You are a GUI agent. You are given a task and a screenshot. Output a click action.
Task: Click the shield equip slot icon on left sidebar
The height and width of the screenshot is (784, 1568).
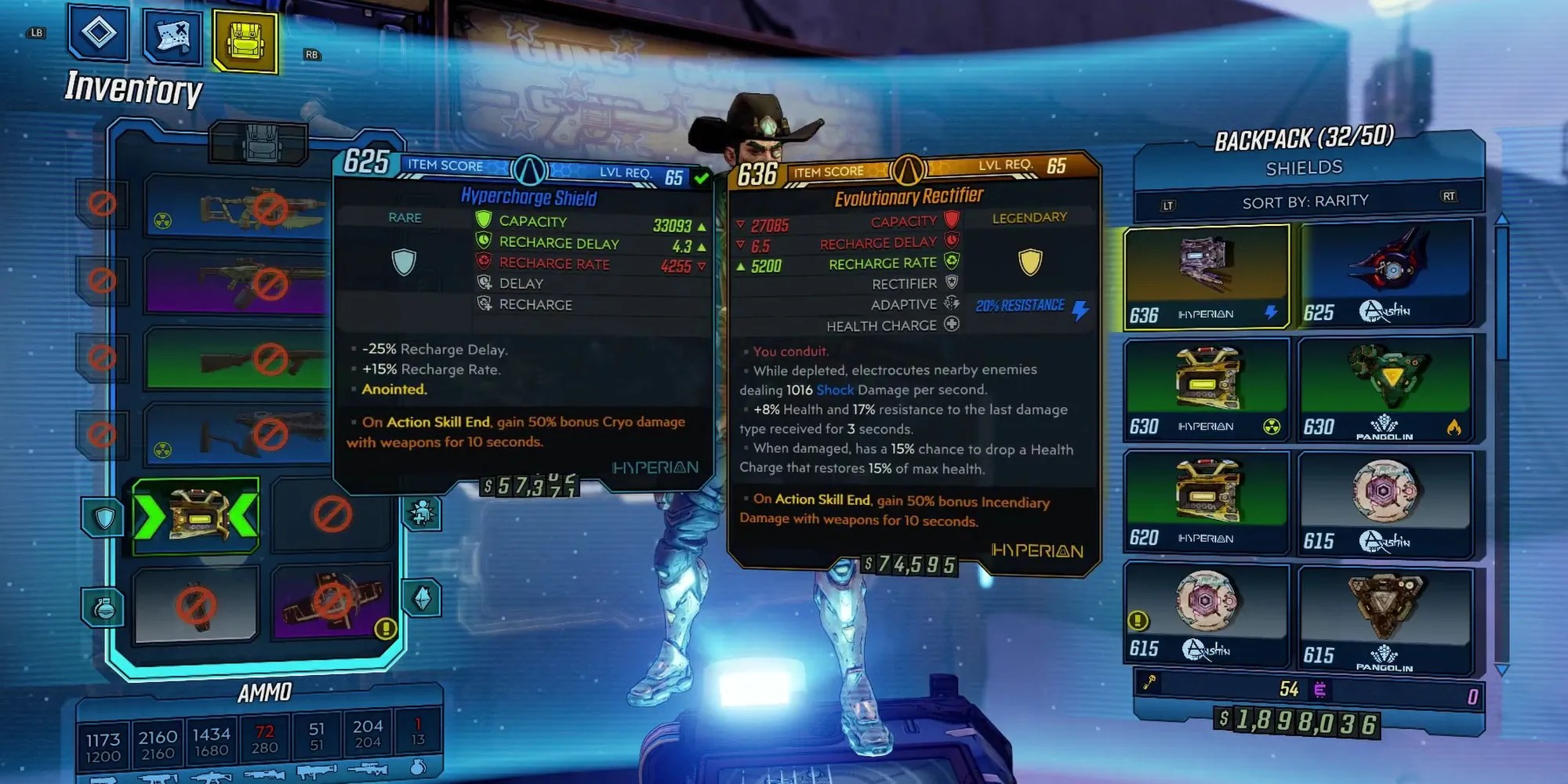(x=106, y=517)
